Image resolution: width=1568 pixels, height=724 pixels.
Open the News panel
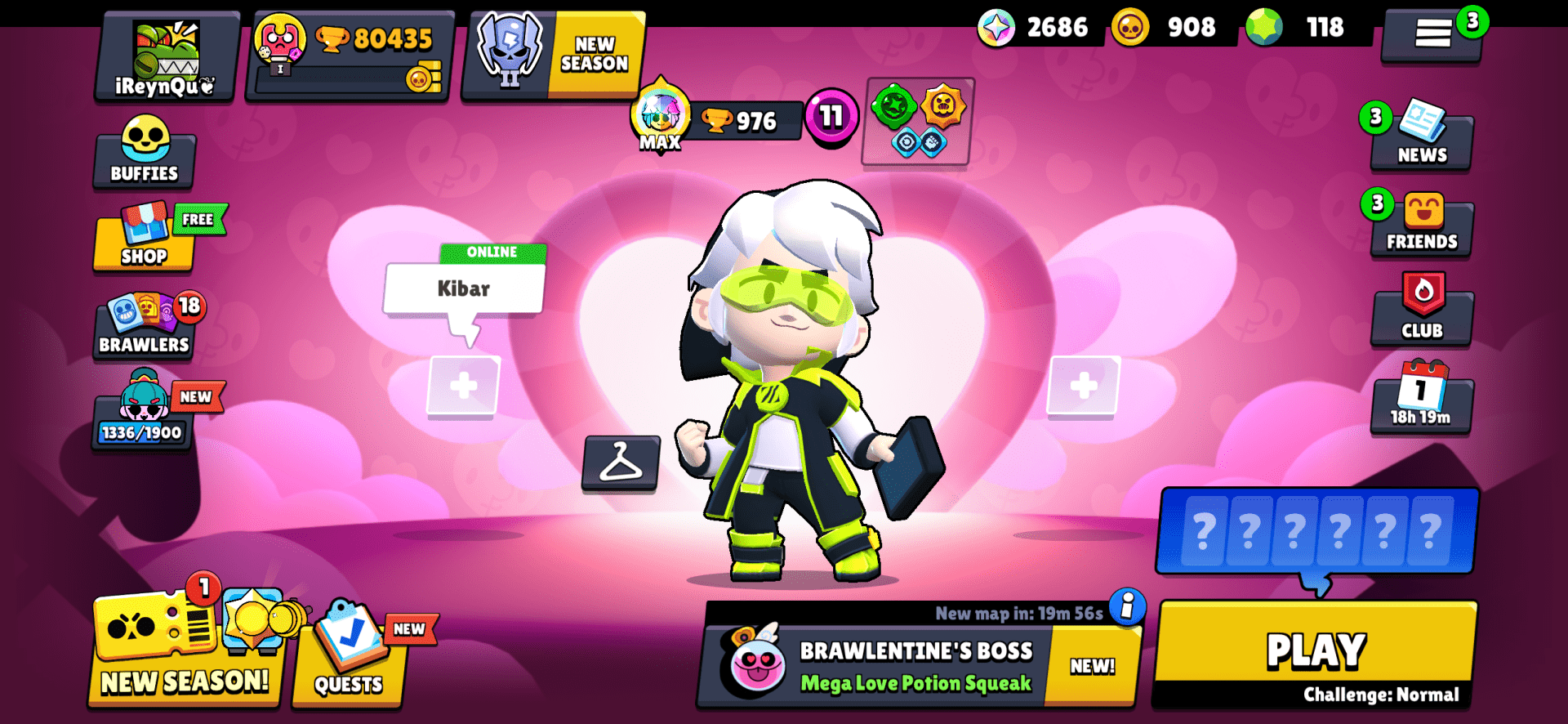click(1421, 139)
